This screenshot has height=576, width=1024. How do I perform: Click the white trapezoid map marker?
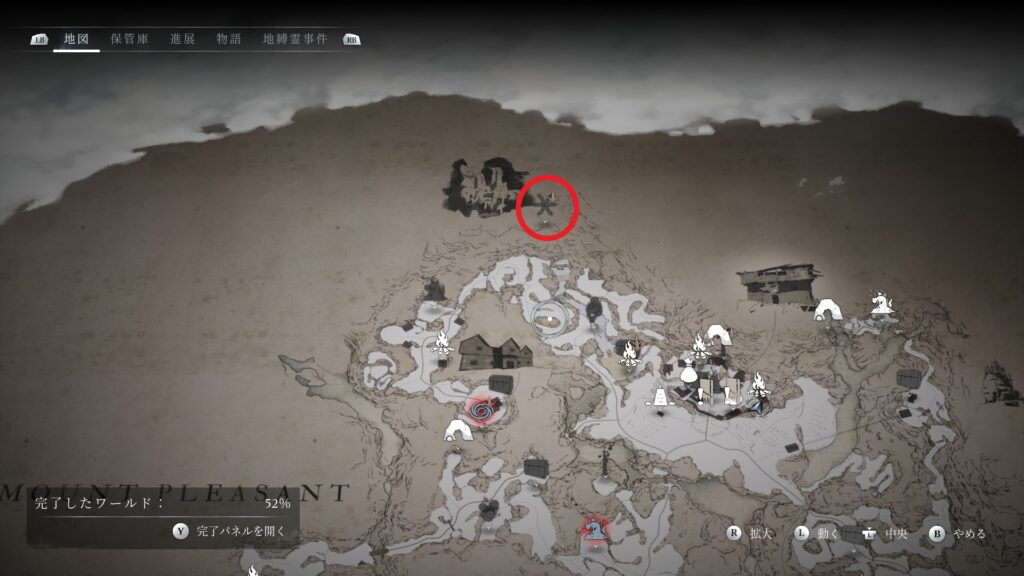(x=661, y=398)
